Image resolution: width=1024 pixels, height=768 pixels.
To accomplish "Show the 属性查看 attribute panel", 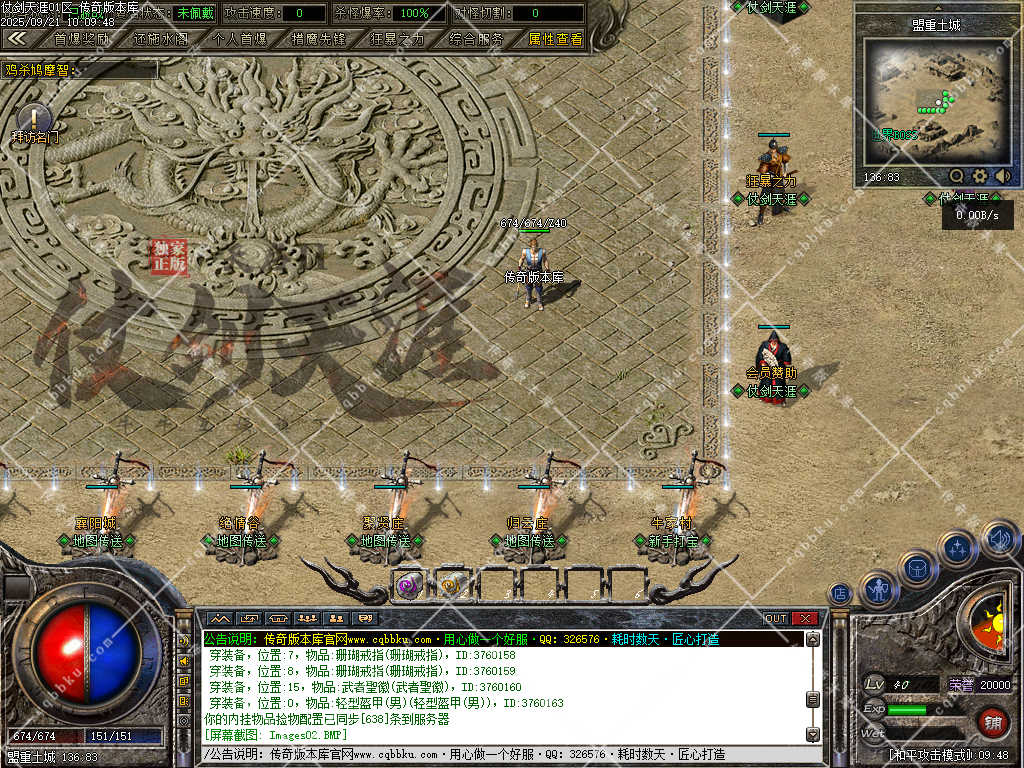I will [555, 40].
